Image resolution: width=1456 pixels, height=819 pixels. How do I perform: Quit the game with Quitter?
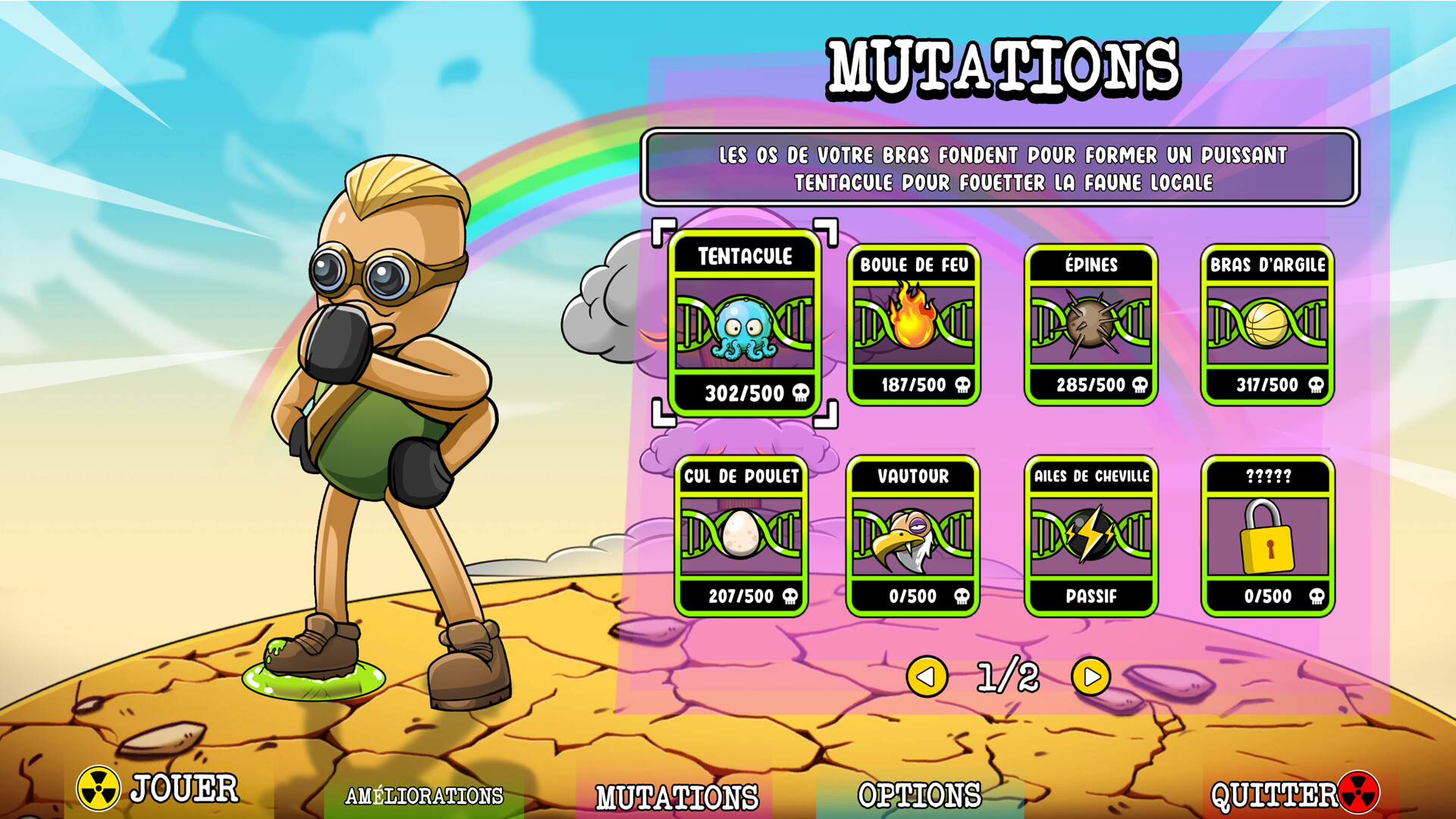(1293, 794)
